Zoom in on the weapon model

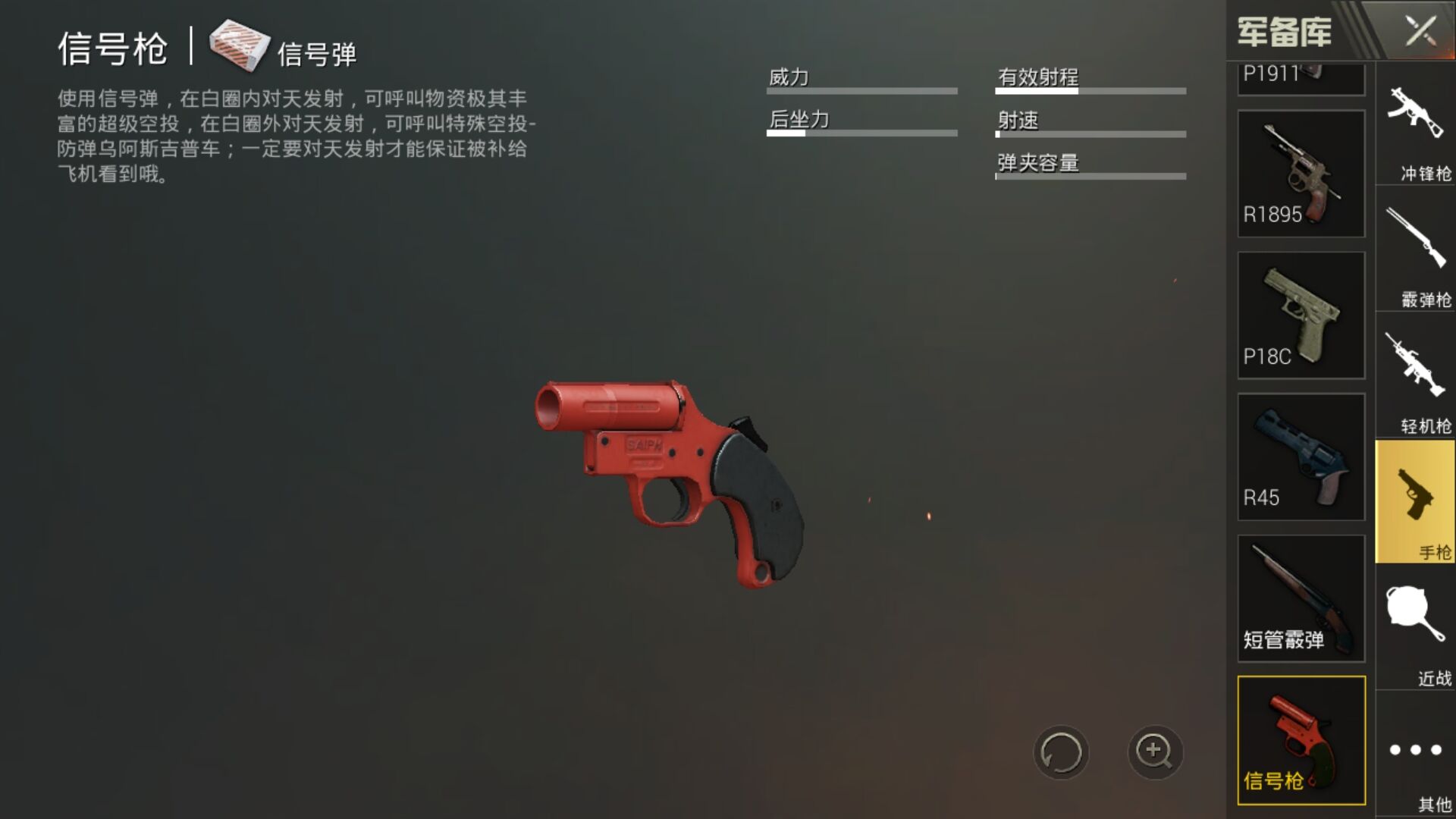[x=1154, y=752]
